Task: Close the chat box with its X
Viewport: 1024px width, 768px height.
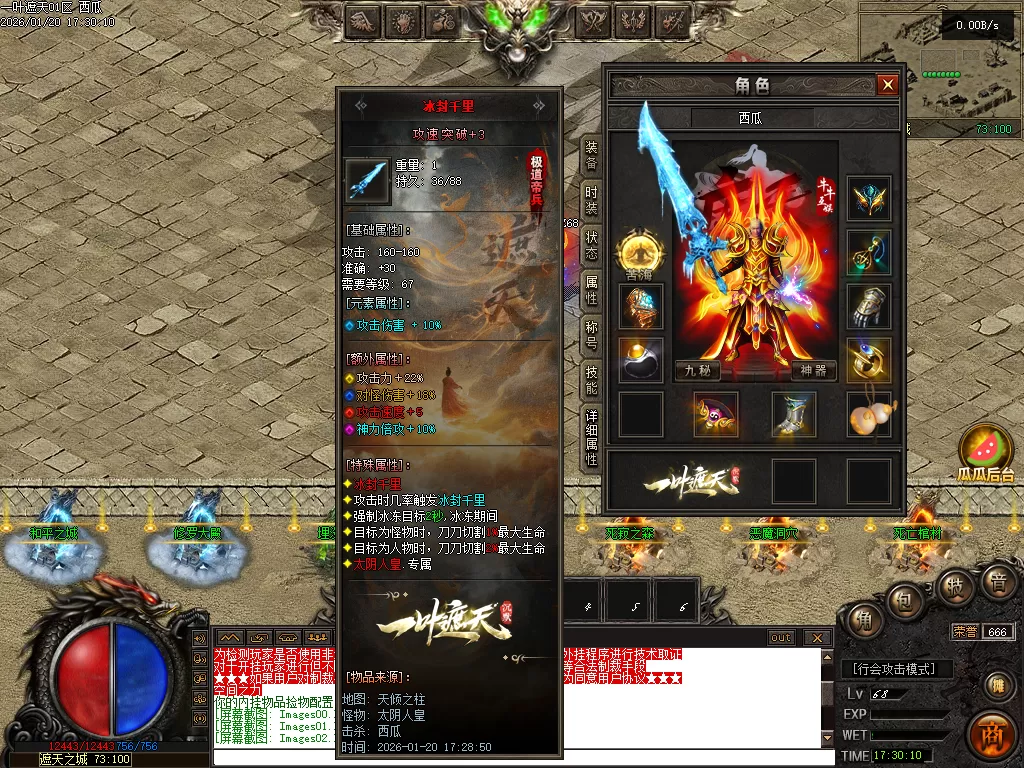Action: tap(817, 638)
